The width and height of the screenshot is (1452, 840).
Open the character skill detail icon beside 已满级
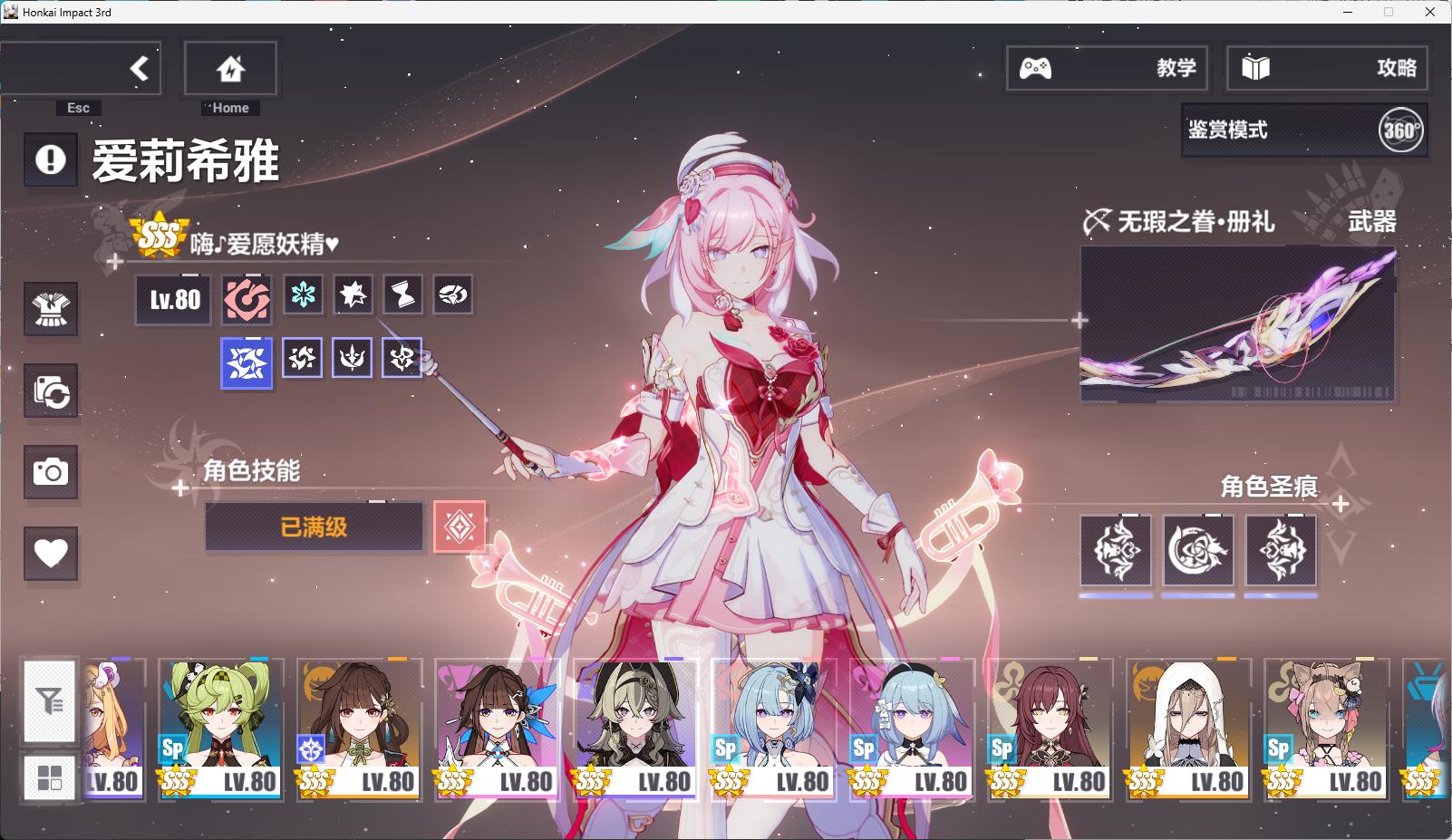[x=461, y=527]
